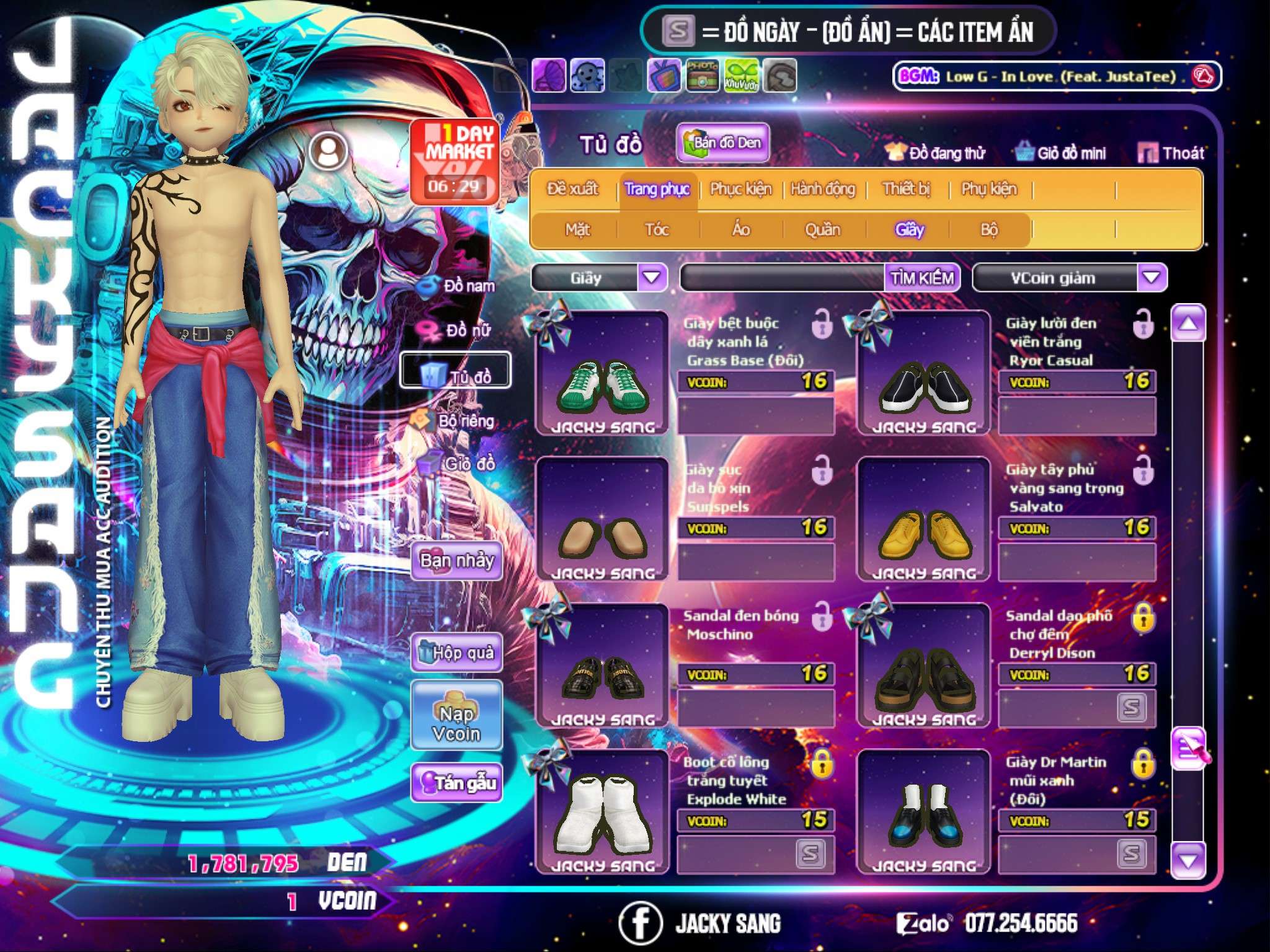1270x952 pixels.
Task: Show Đồ đang thử items
Action: pyautogui.click(x=935, y=153)
